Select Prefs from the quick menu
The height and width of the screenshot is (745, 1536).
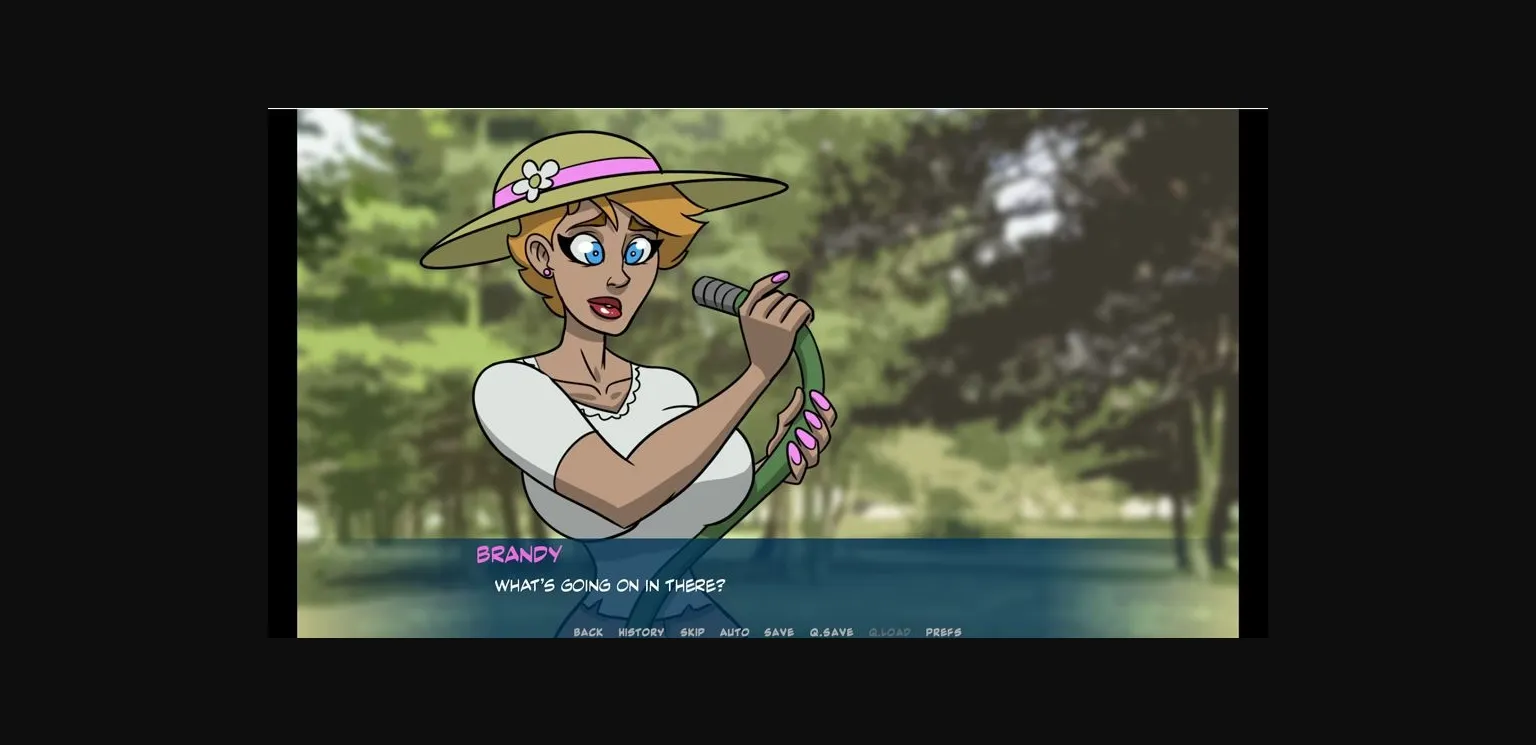click(x=943, y=632)
